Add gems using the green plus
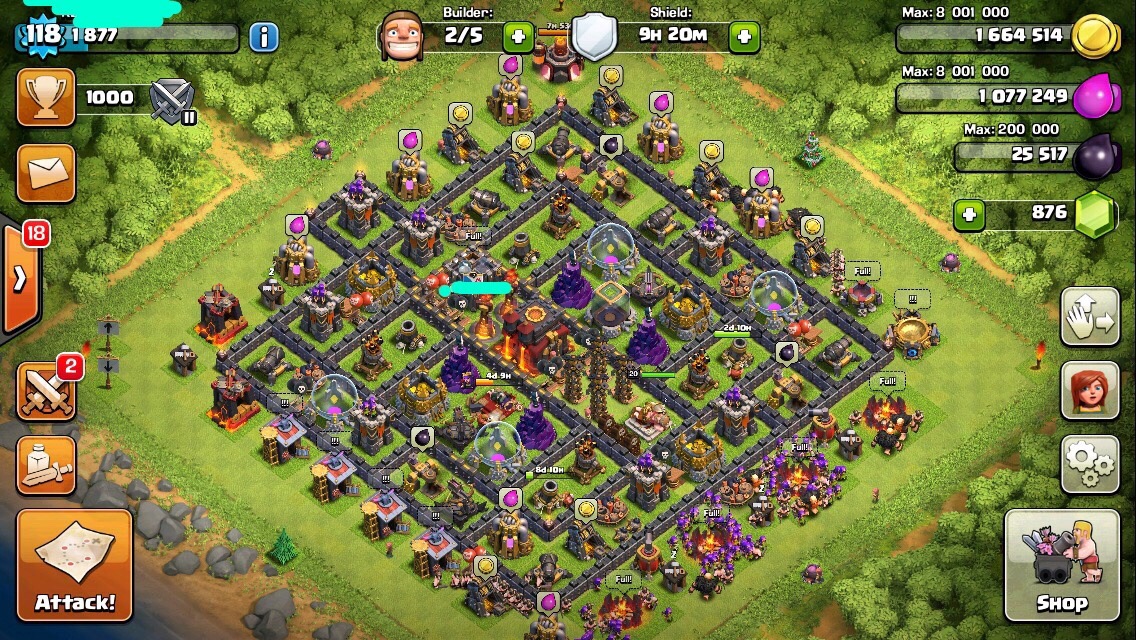The height and width of the screenshot is (640, 1136). click(x=967, y=213)
